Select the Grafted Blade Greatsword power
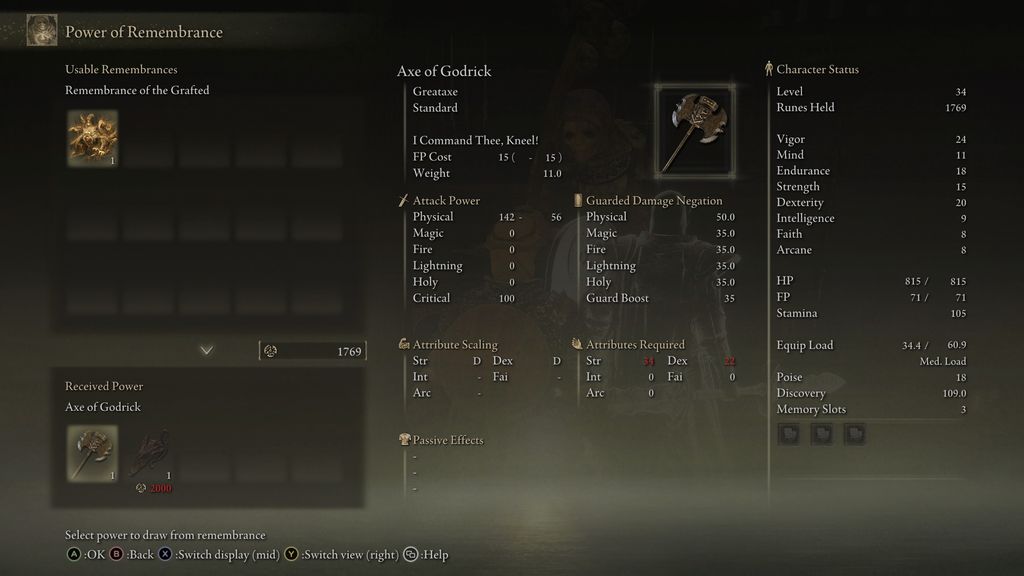Screen dimensions: 1024x576 coord(148,453)
